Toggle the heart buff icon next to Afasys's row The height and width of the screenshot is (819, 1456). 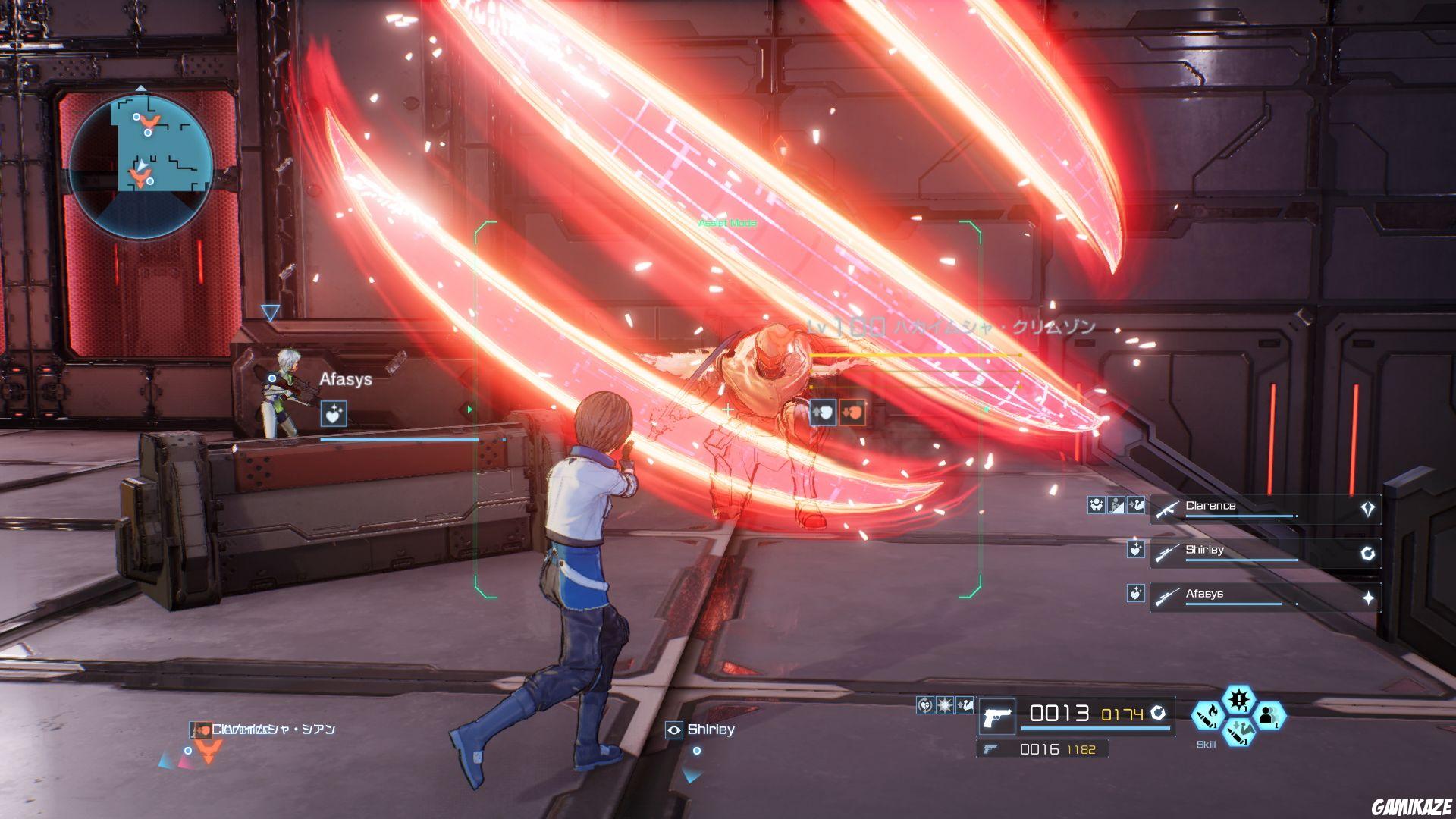tap(1135, 594)
